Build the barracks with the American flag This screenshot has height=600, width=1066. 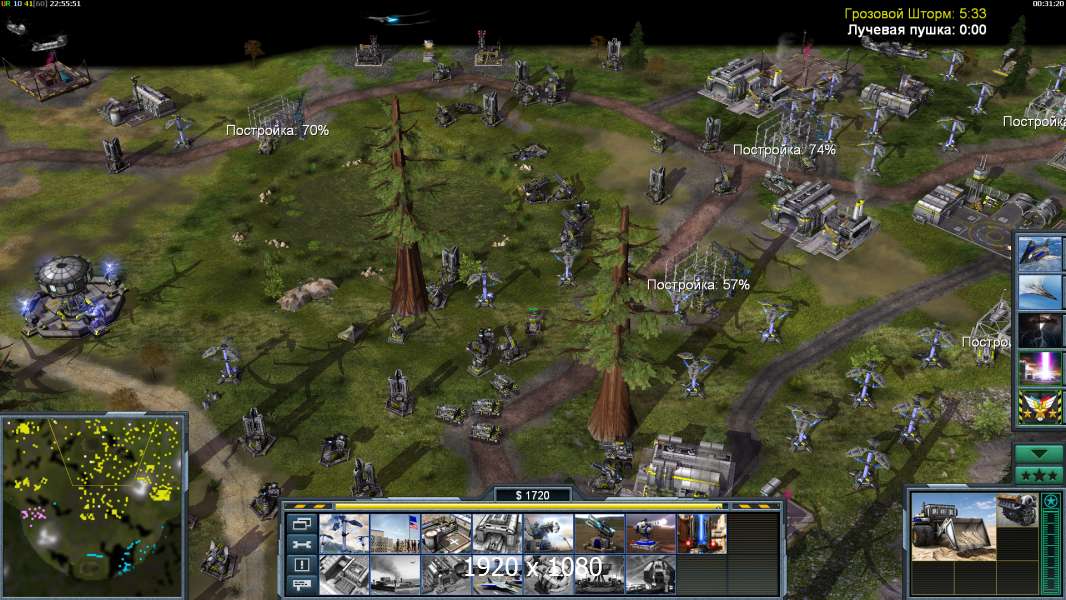click(x=396, y=533)
